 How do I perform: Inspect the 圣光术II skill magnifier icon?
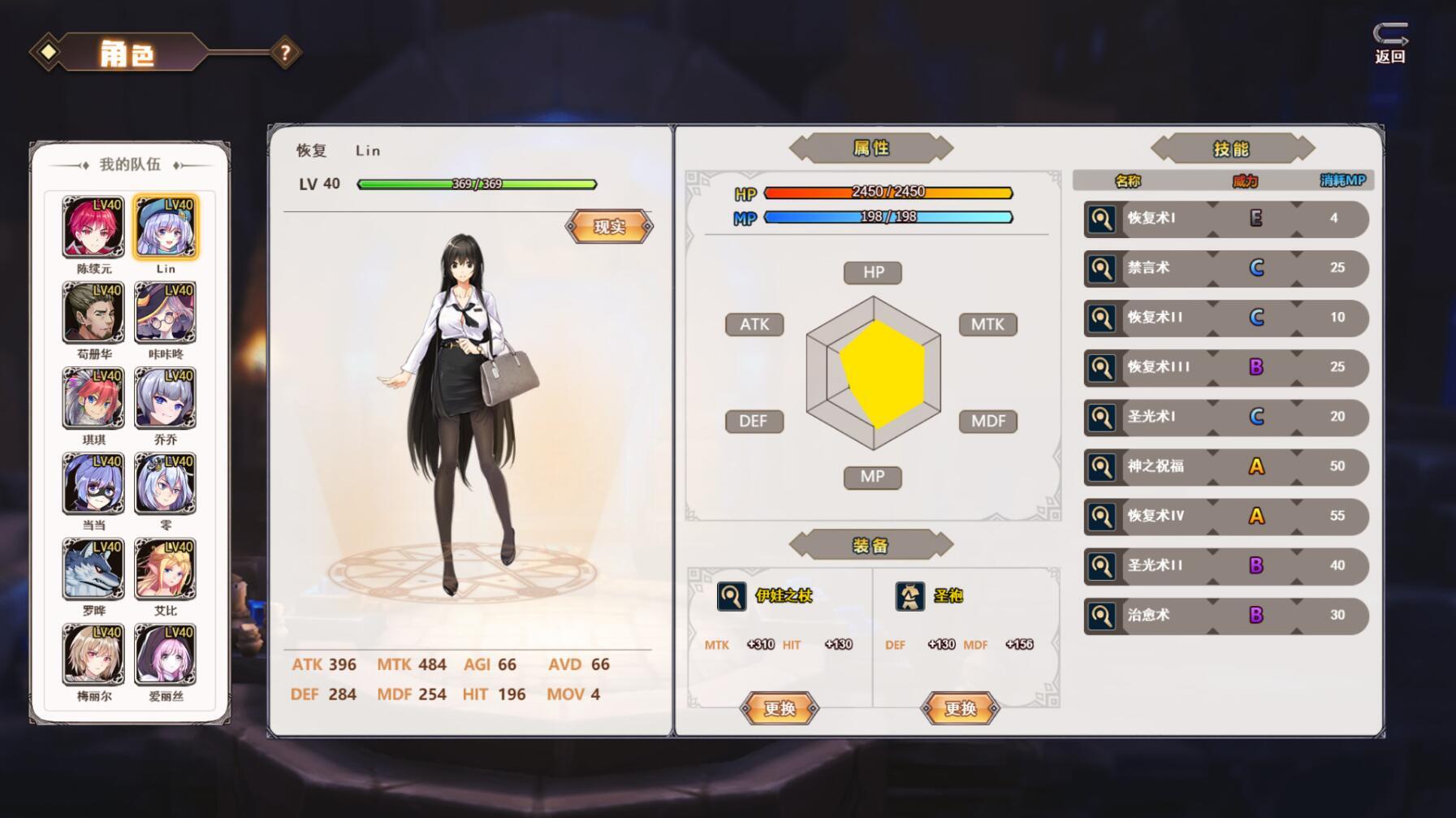[x=1102, y=566]
